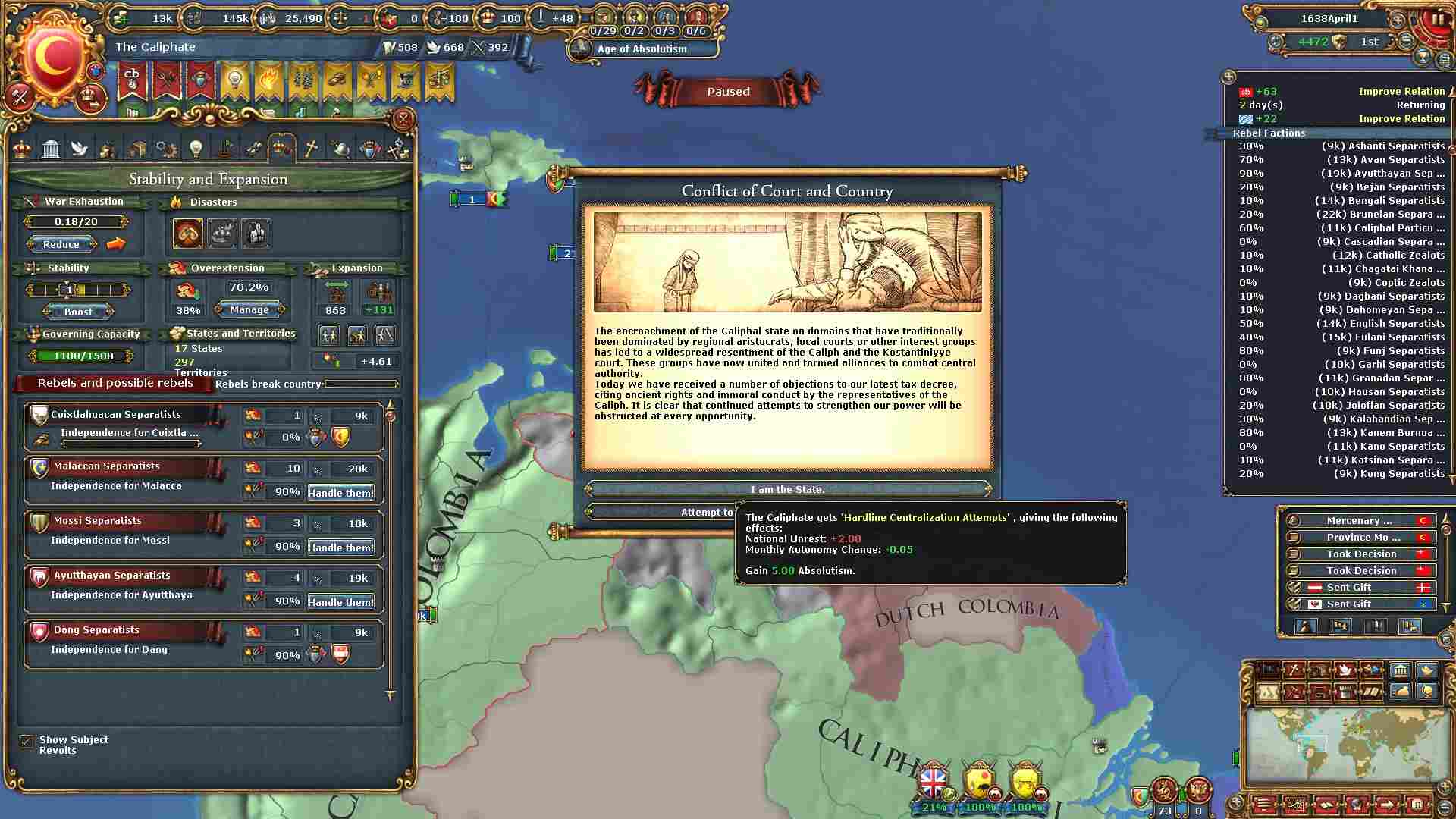The image size is (1456, 819).
Task: Reduce war exhaustion
Action: [x=61, y=244]
